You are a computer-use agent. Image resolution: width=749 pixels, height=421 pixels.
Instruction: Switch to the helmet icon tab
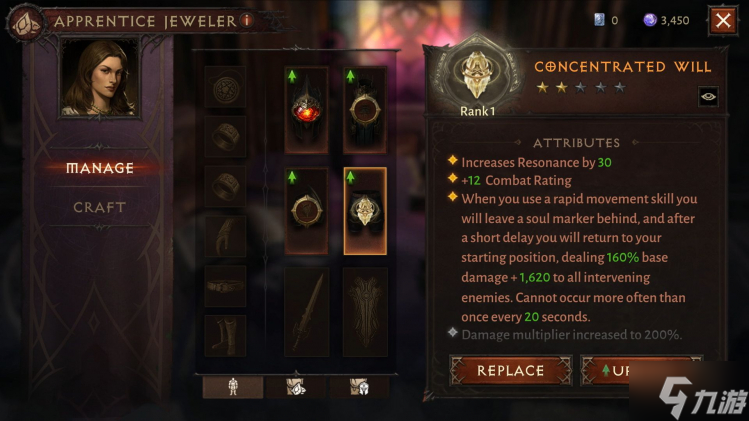click(360, 387)
